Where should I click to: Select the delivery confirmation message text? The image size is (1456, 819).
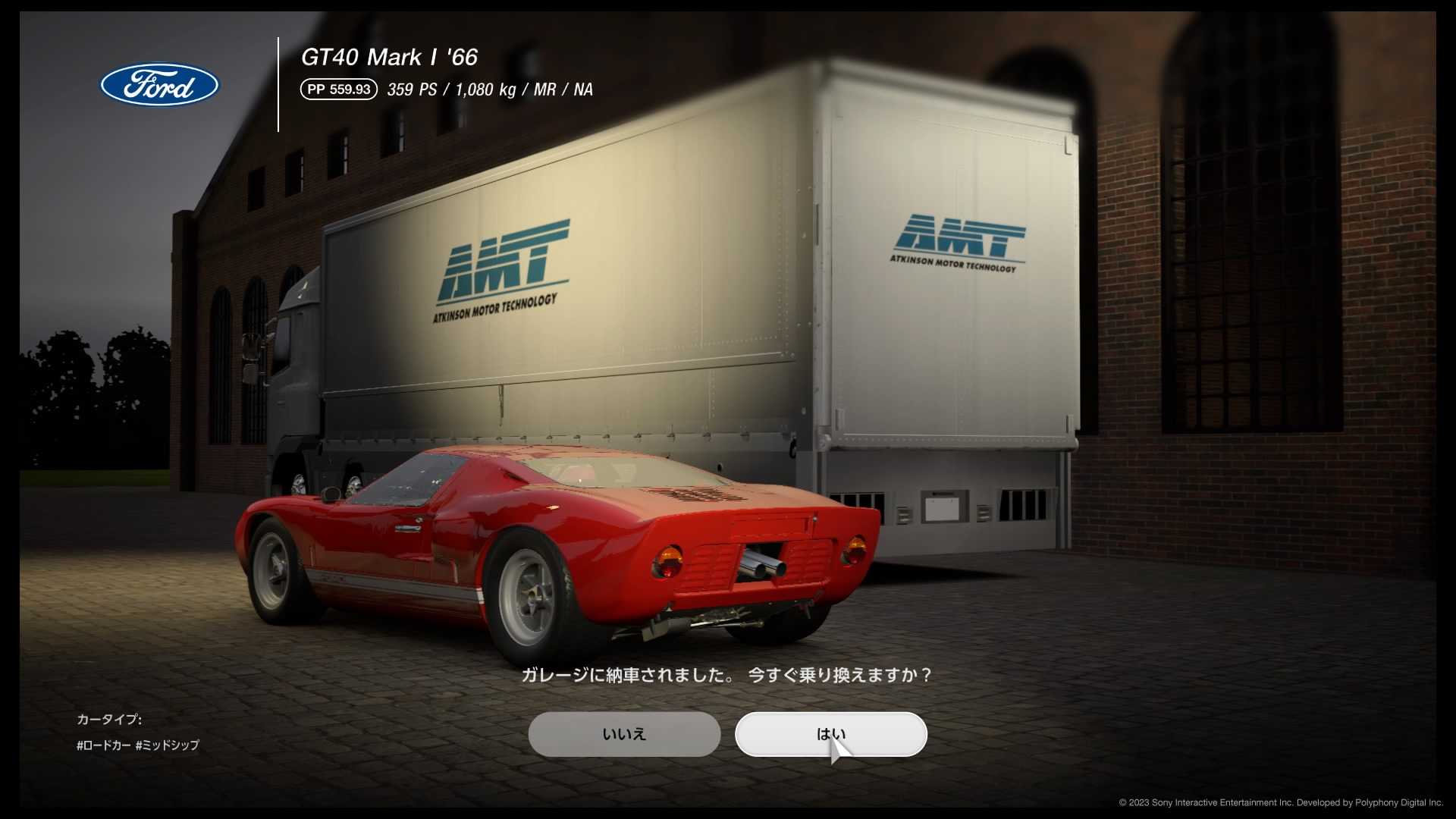(728, 673)
